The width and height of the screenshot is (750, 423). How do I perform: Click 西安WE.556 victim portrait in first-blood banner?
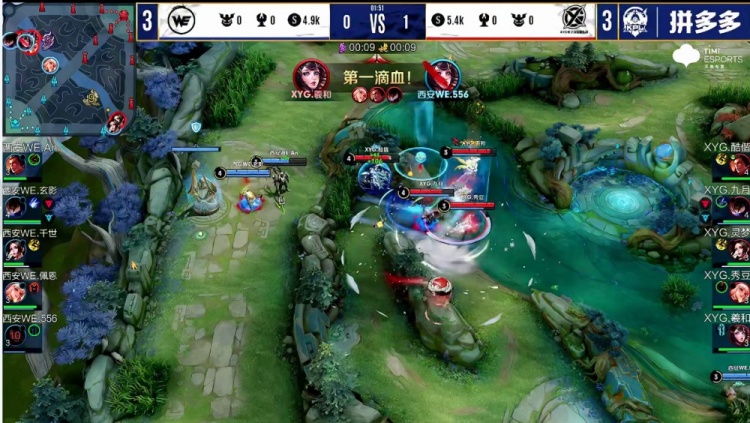[x=441, y=75]
